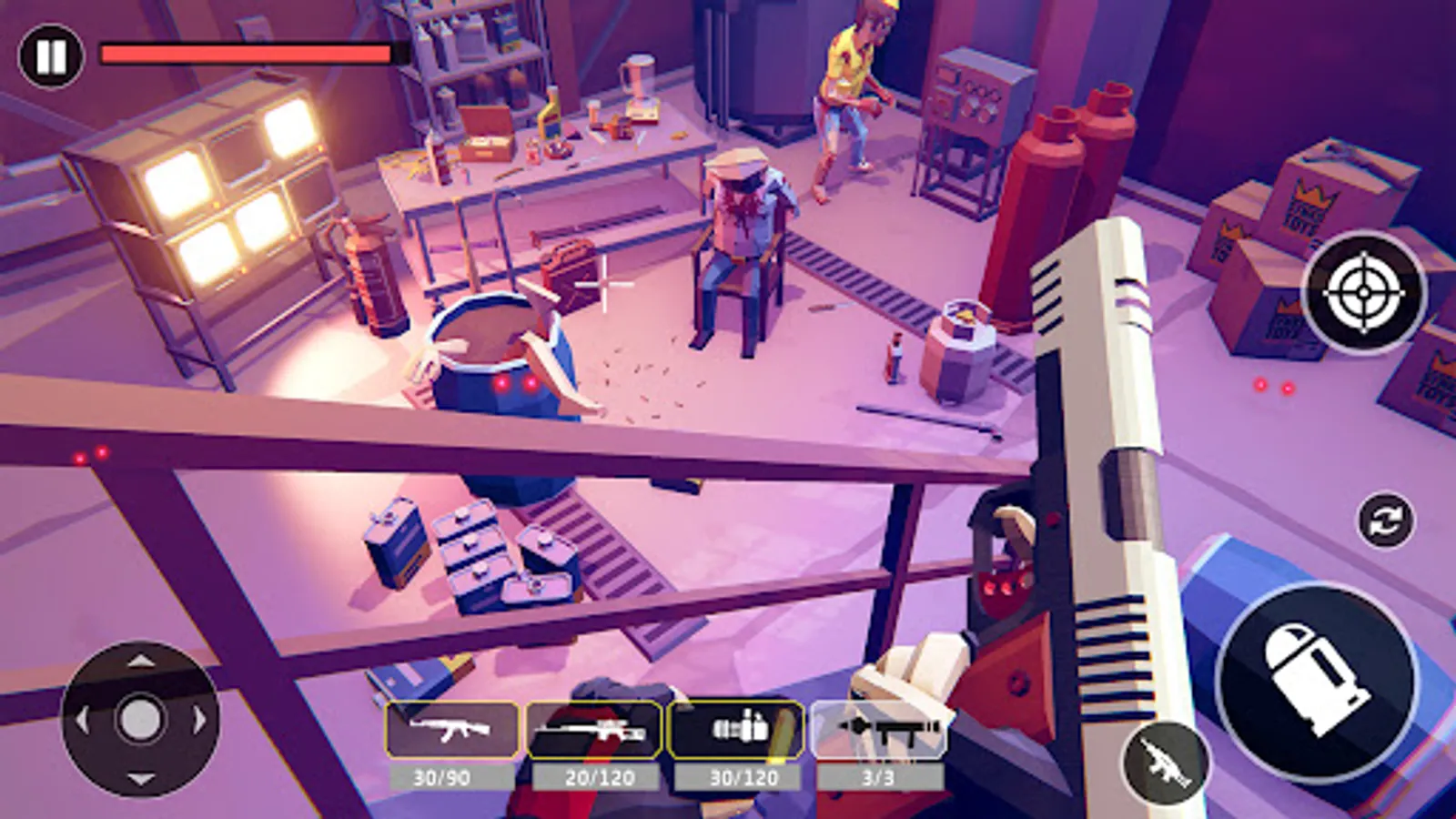Toggle aim with the crosshair button
This screenshot has height=819, width=1456.
click(1364, 293)
